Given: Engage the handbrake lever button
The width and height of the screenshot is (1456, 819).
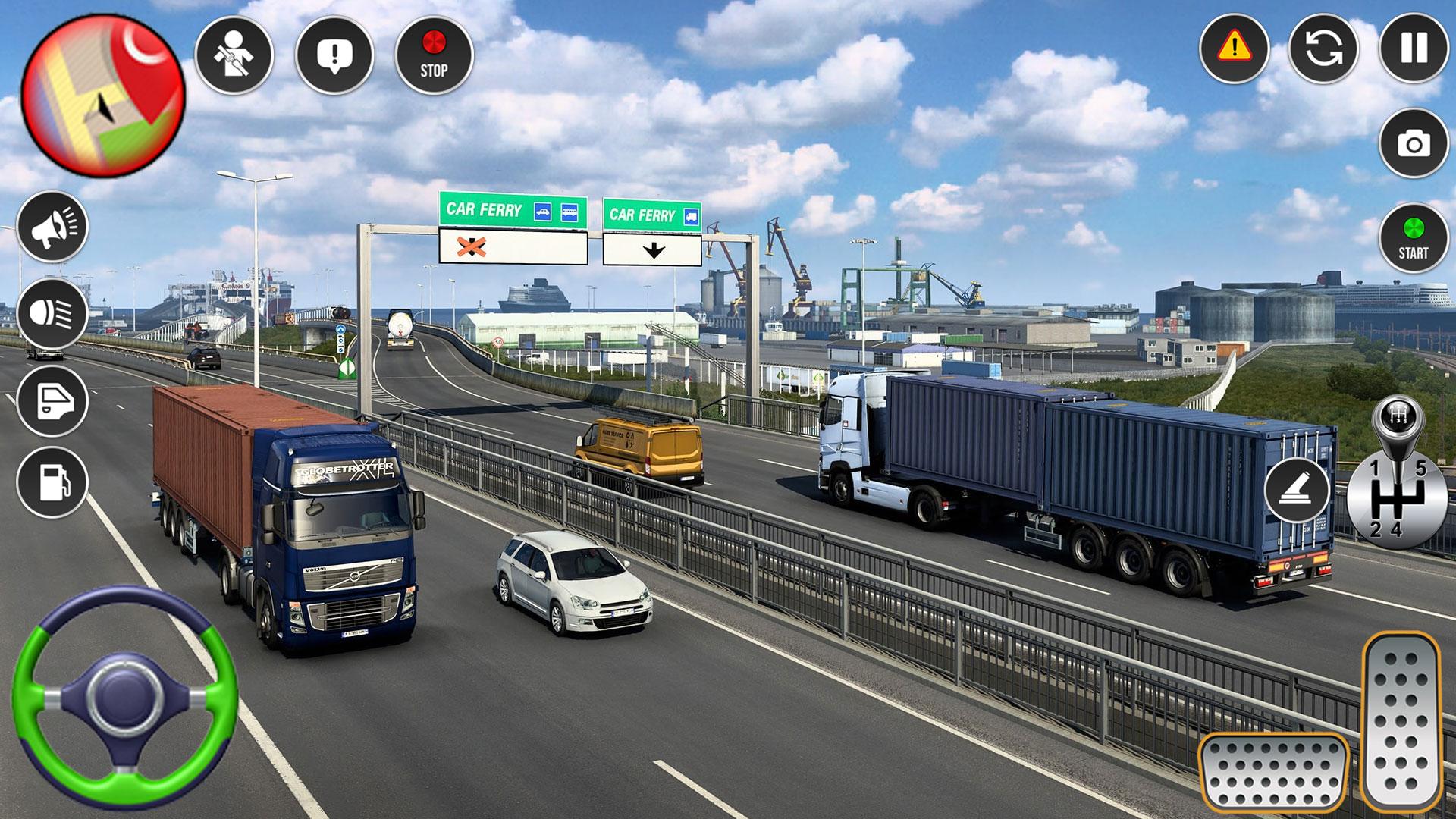Looking at the screenshot, I should click(1297, 489).
